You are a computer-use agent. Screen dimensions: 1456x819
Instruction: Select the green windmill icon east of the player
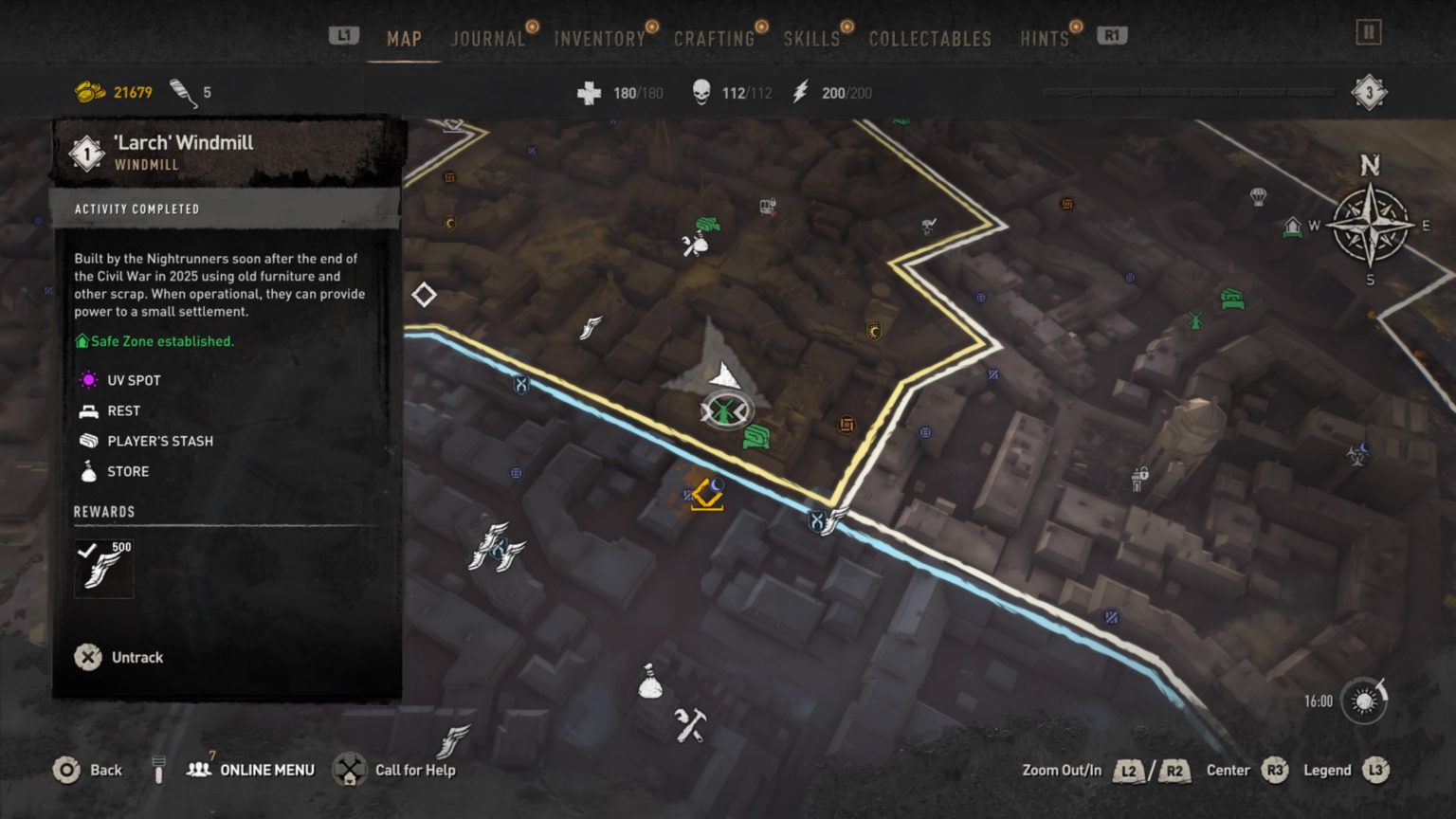(x=1196, y=322)
